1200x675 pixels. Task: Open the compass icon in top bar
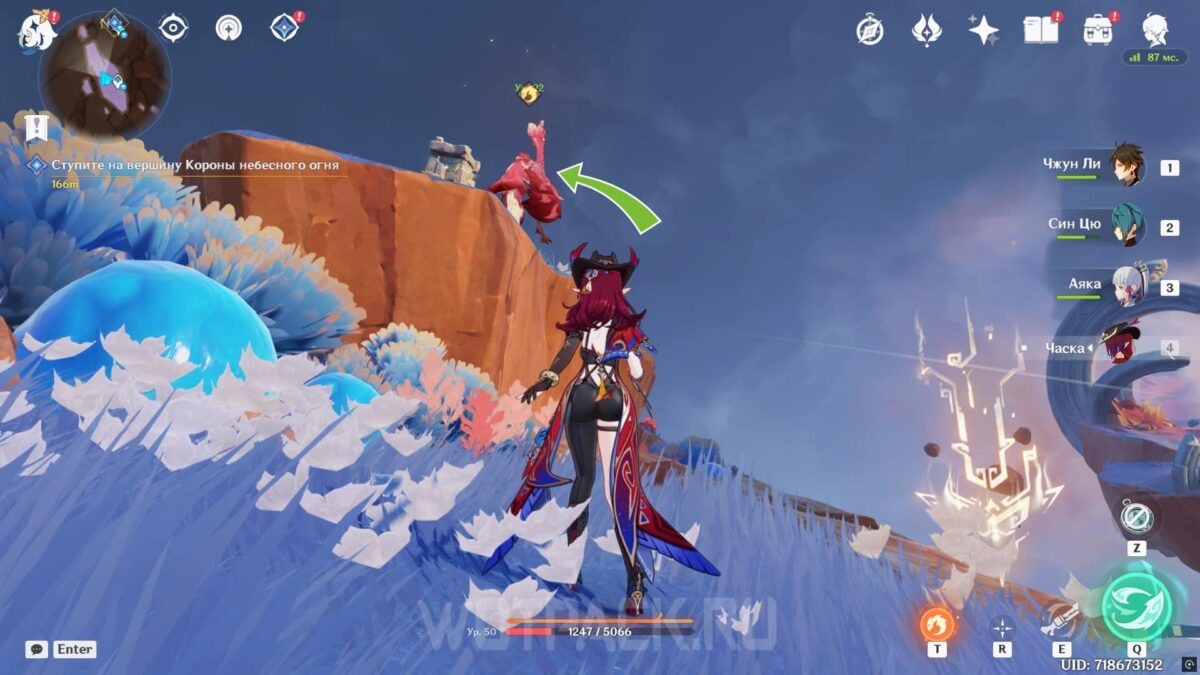point(869,30)
